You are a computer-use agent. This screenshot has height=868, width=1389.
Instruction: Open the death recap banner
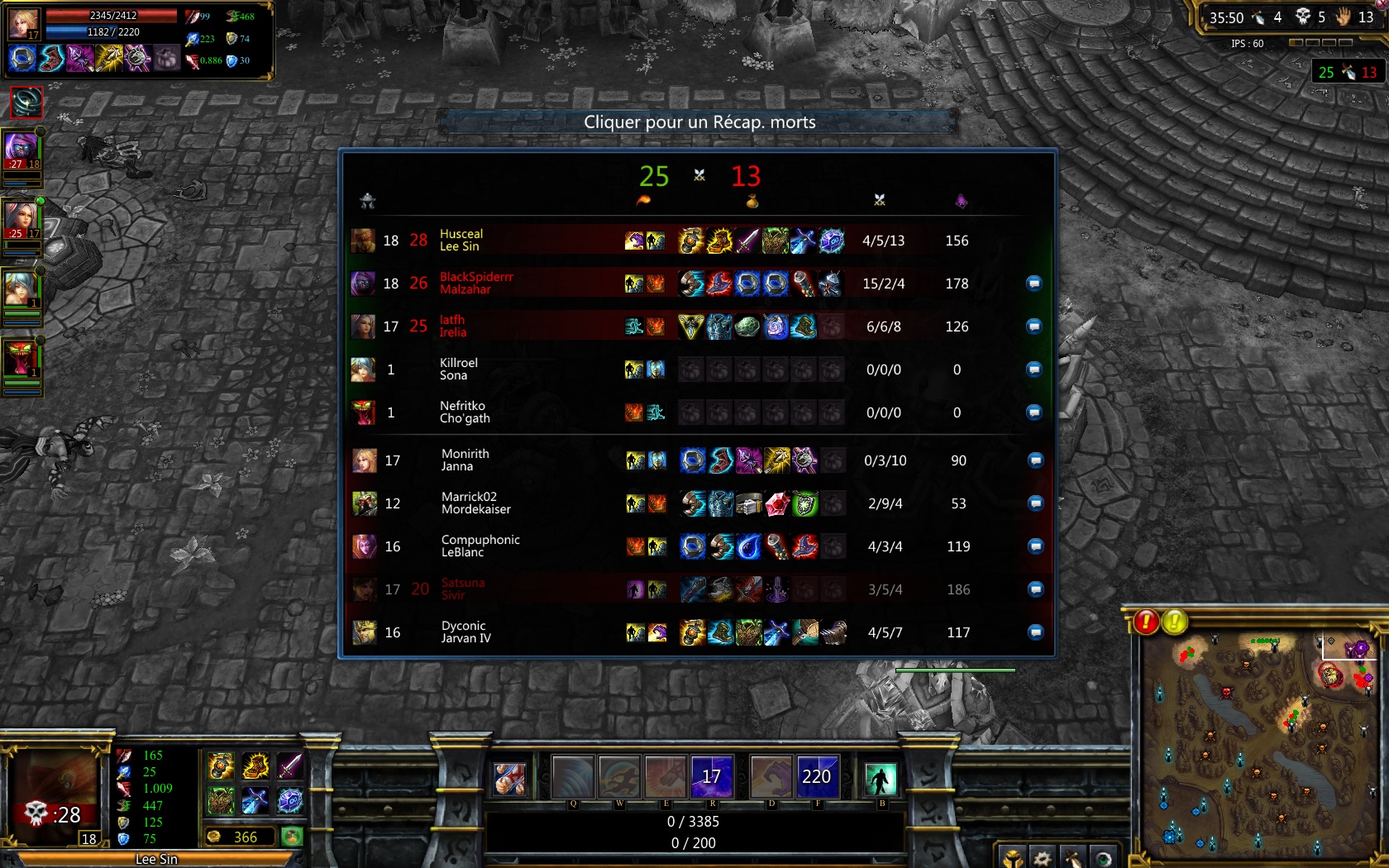[699, 122]
